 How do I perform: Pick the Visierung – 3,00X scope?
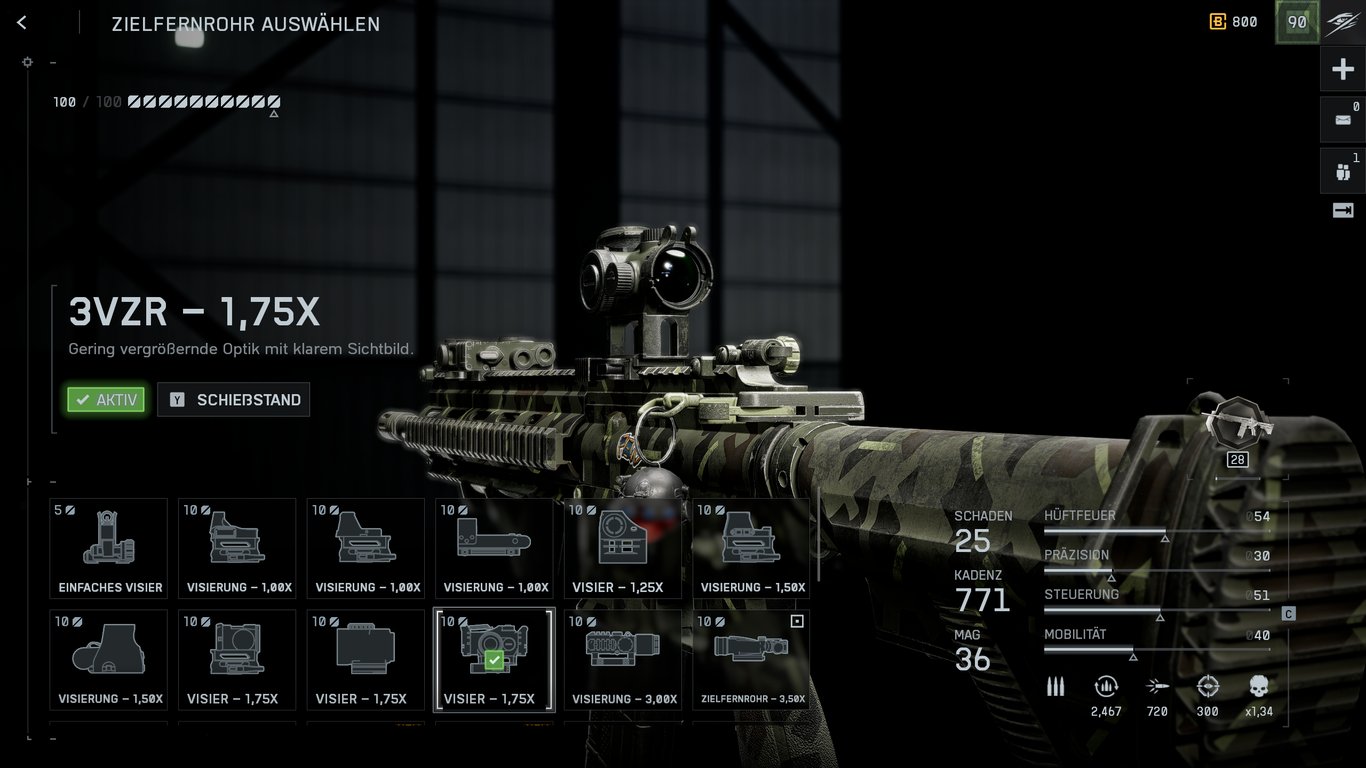click(x=623, y=660)
